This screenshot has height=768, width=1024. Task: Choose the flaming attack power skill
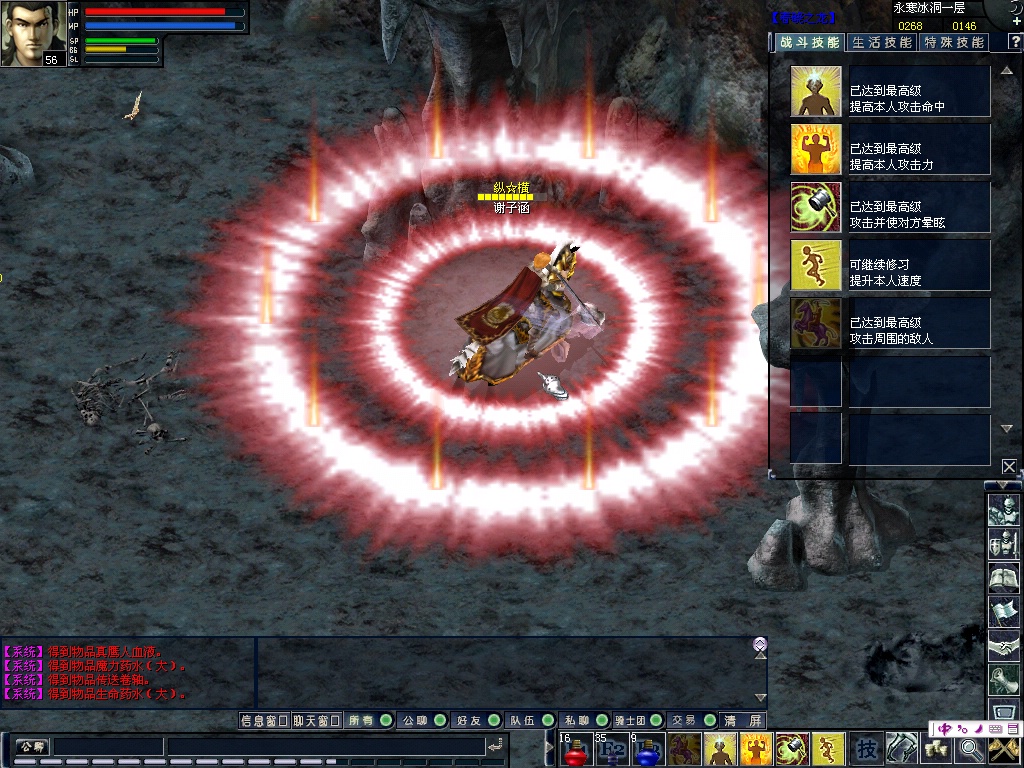pyautogui.click(x=816, y=150)
